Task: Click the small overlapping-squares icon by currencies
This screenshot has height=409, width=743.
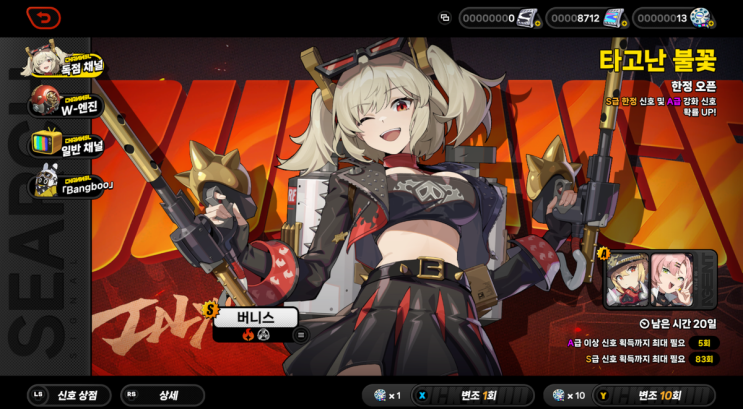Action: pos(445,18)
